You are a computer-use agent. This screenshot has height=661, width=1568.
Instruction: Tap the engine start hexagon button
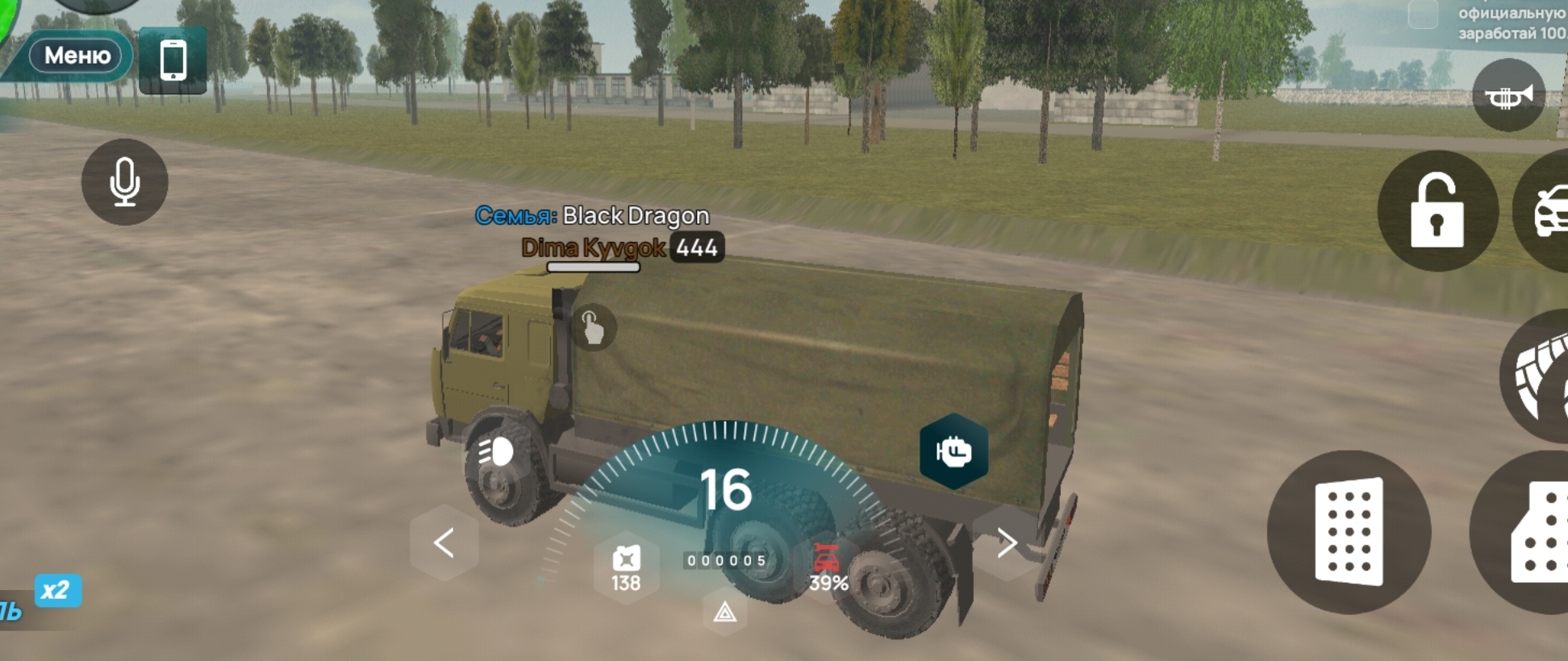coord(953,451)
